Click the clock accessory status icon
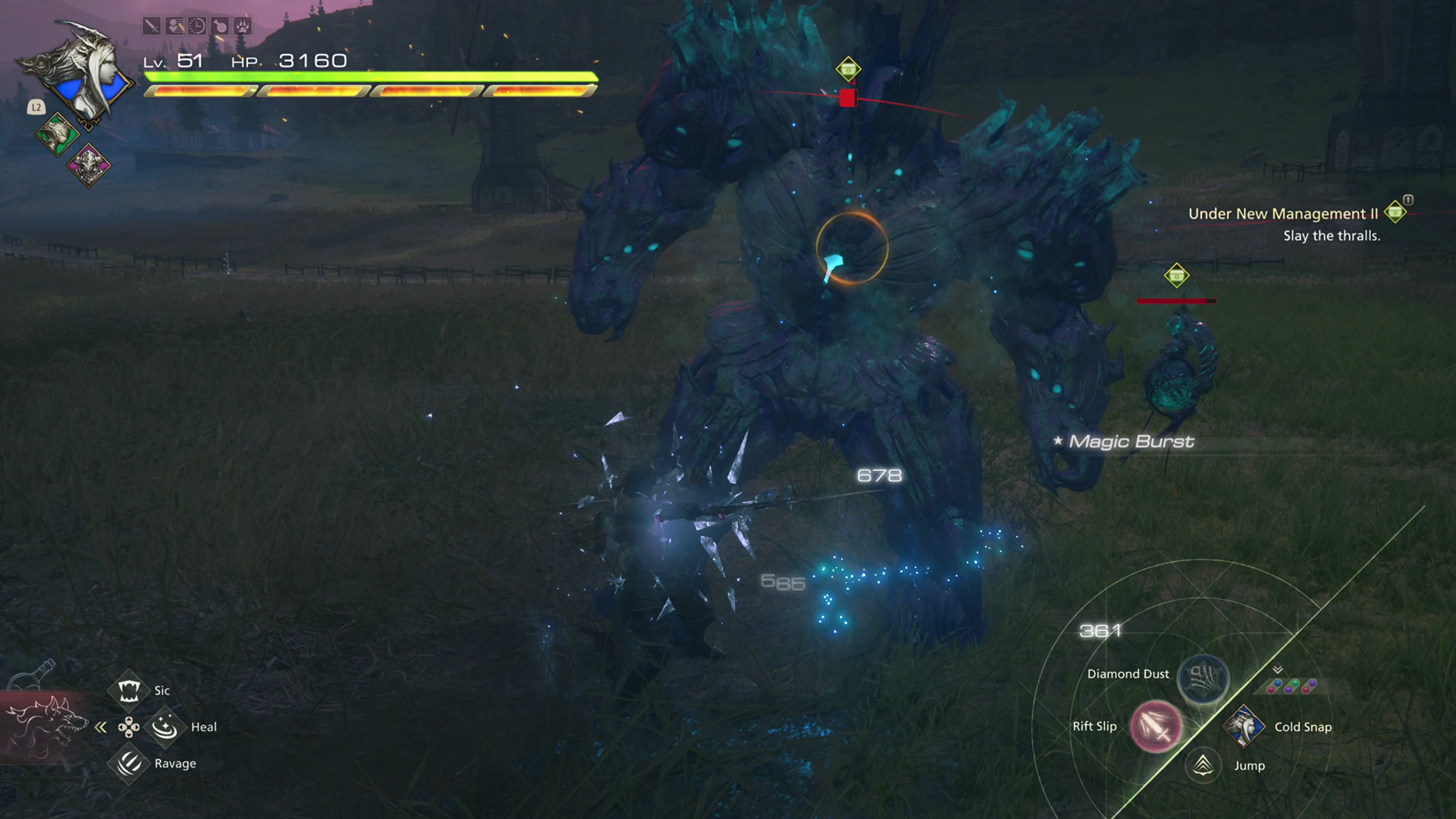The height and width of the screenshot is (819, 1456). (197, 26)
